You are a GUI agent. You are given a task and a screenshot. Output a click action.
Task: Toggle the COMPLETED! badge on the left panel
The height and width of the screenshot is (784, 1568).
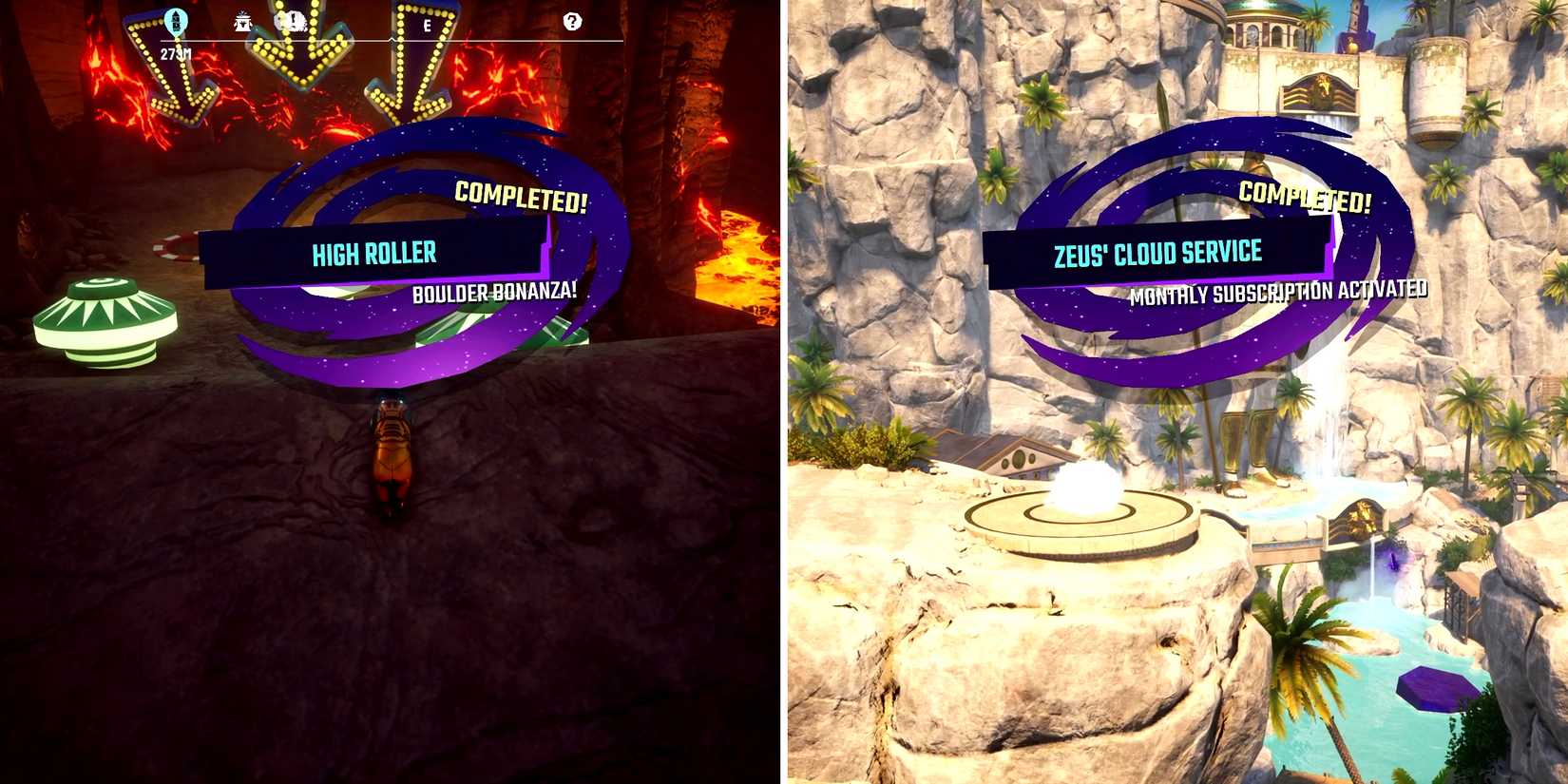click(x=521, y=199)
